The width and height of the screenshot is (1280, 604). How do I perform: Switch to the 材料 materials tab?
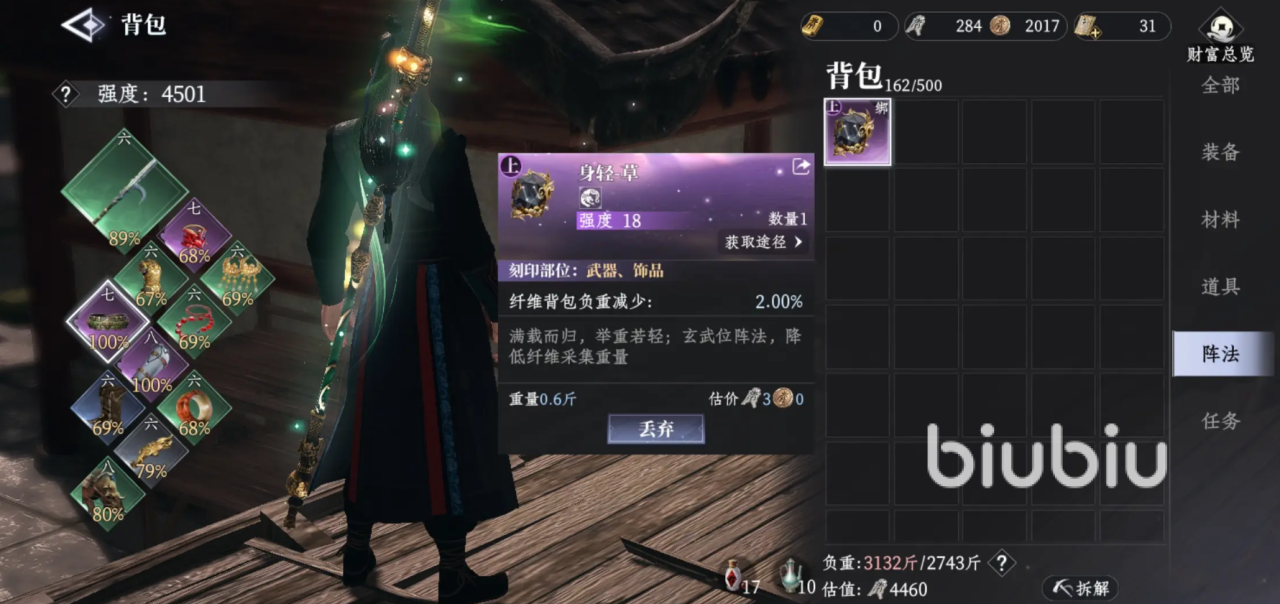(1220, 219)
